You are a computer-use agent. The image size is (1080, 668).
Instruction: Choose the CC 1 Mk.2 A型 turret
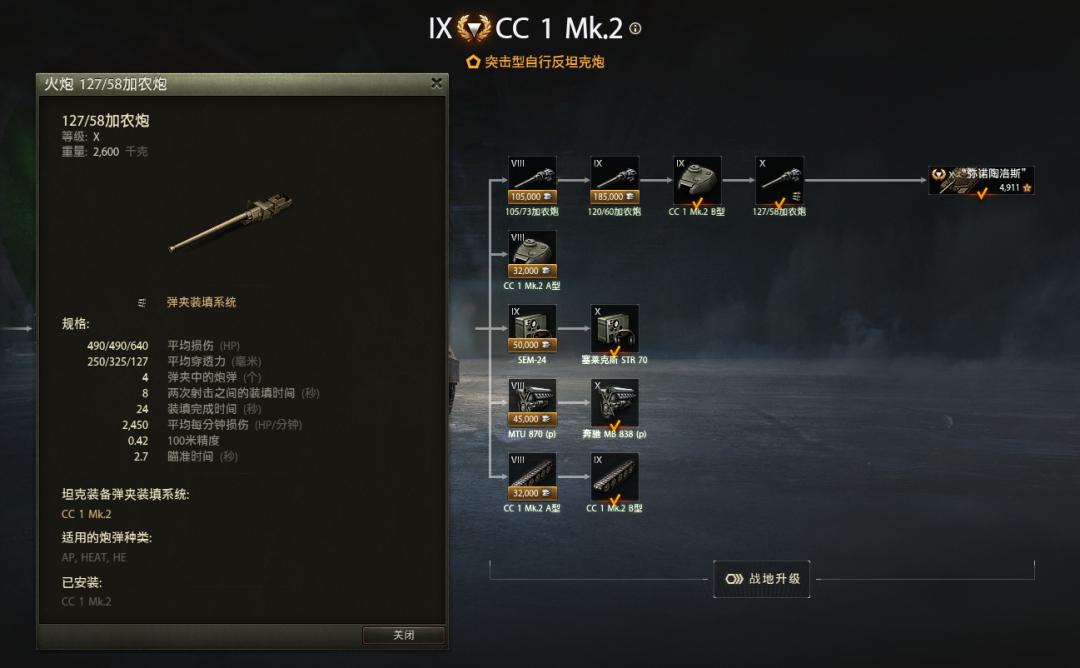[x=532, y=255]
